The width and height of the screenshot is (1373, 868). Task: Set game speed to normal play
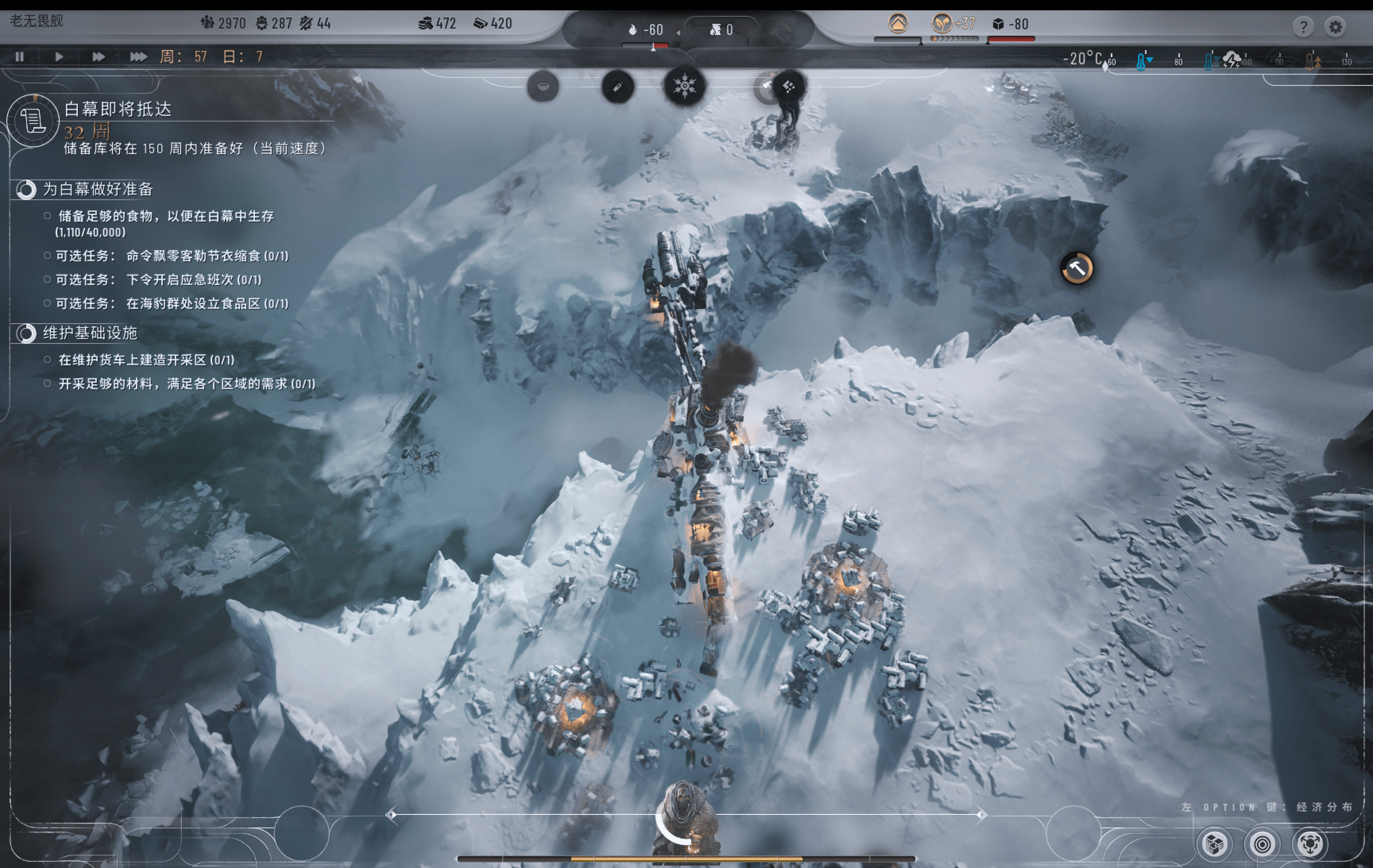point(59,57)
